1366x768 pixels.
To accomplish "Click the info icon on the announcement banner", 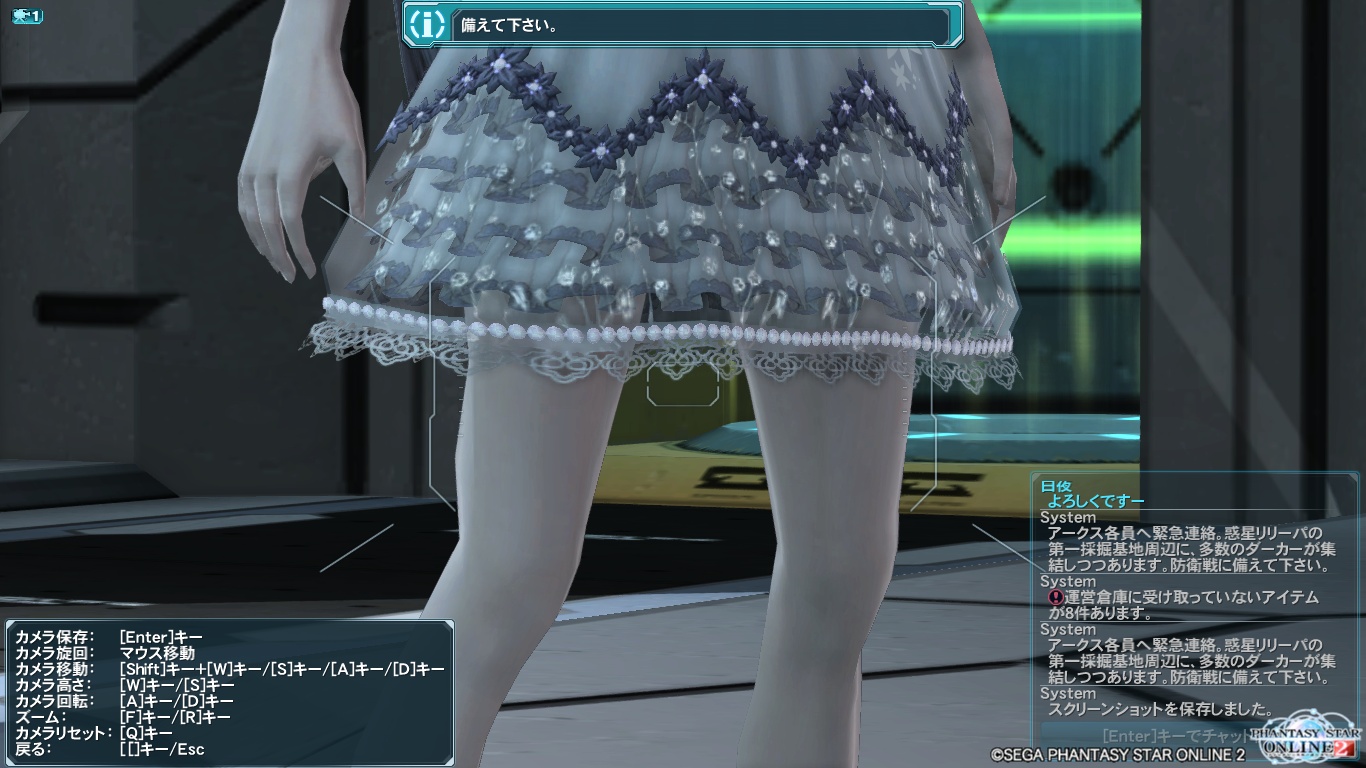I will [429, 25].
